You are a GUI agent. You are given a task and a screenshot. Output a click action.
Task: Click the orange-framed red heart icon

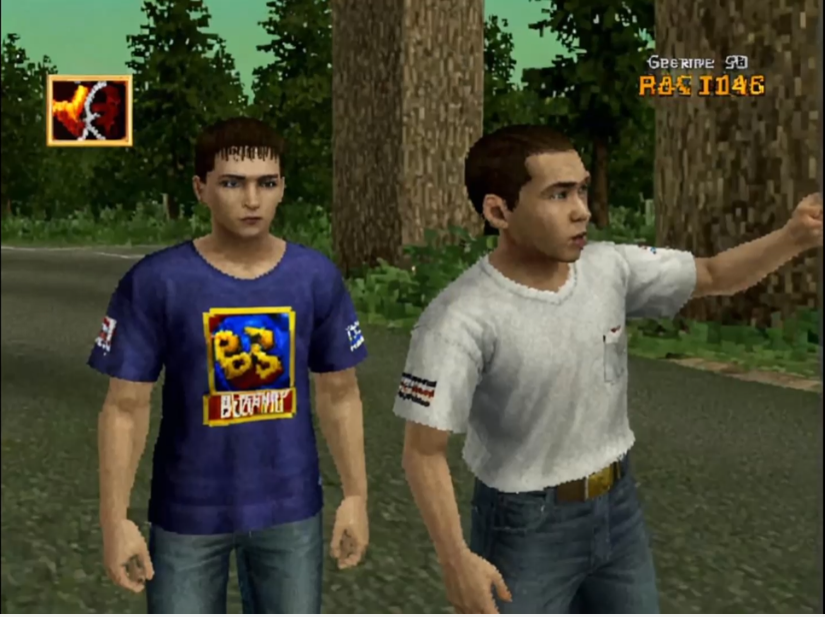[x=89, y=110]
